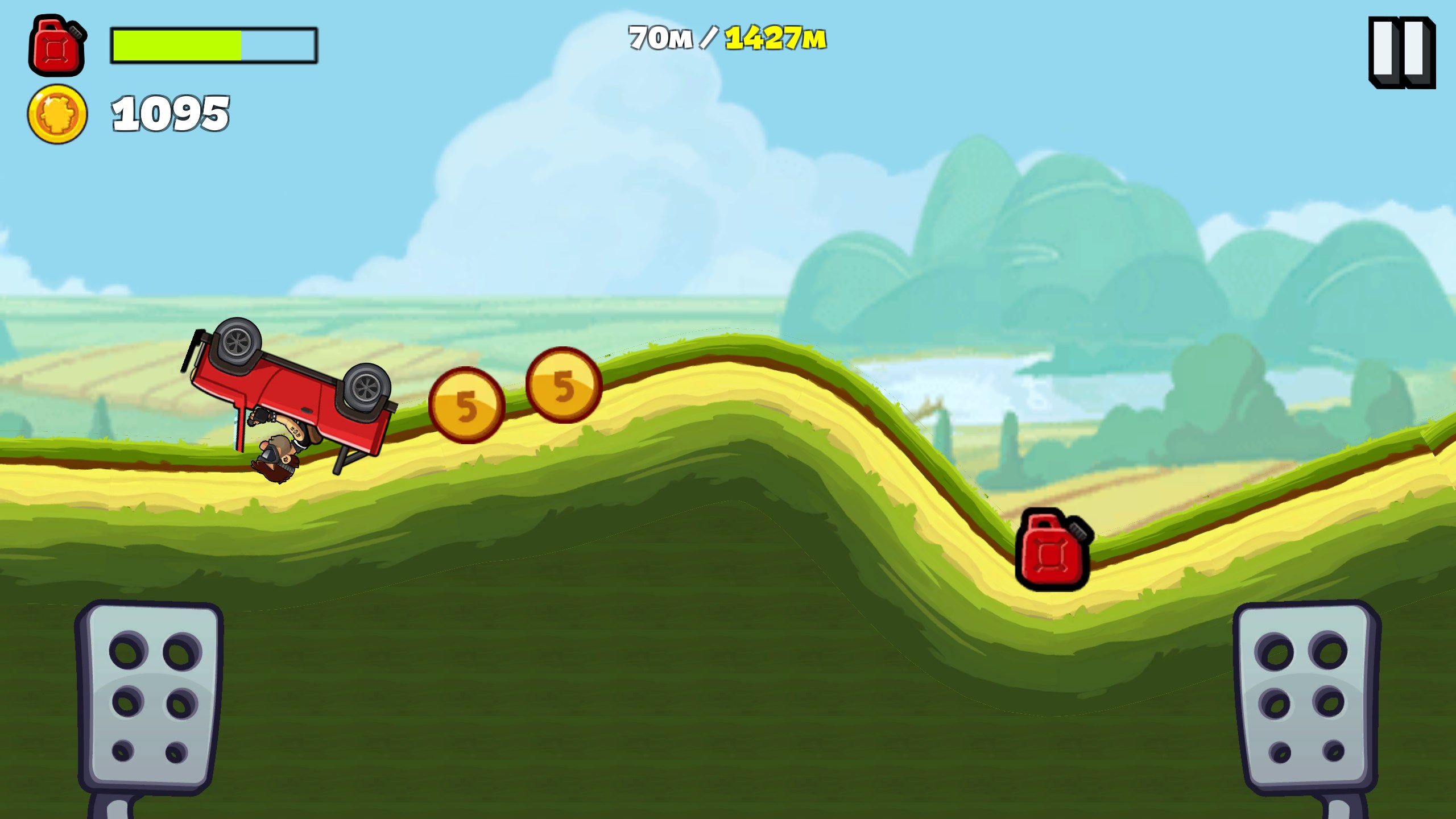Click the first coin worth 5 on the hill
The width and height of the screenshot is (1456, 819).
coord(466,407)
